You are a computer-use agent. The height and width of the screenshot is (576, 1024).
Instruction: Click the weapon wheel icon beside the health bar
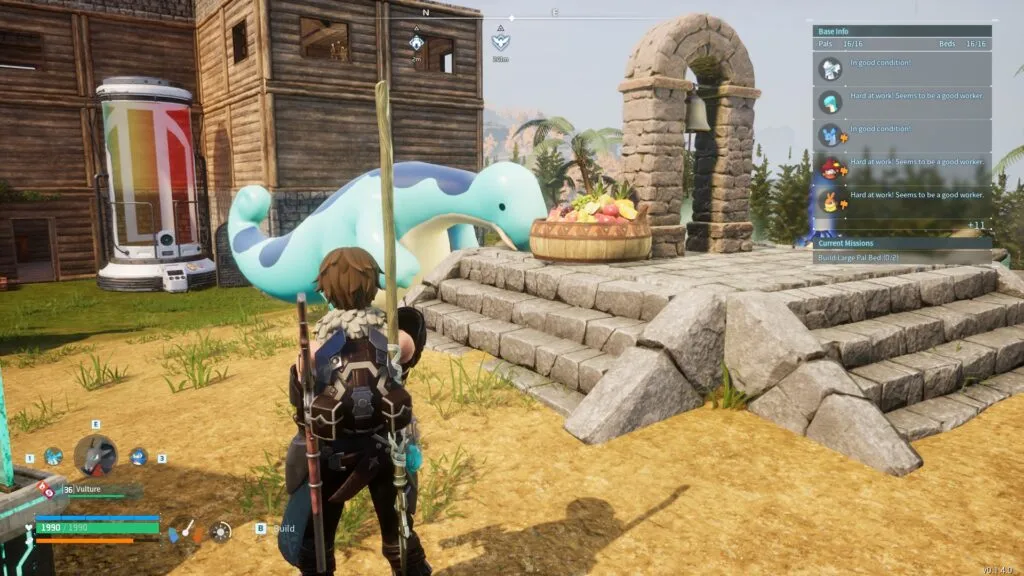(186, 531)
